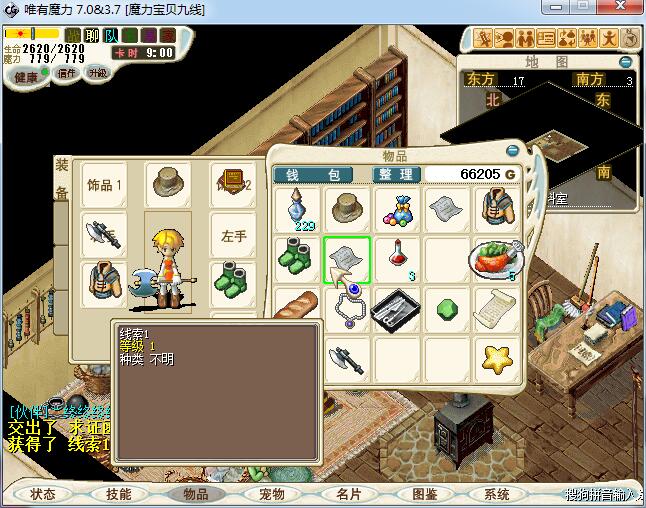The height and width of the screenshot is (508, 646).
Task: Choose the yellow star item
Action: (x=493, y=356)
